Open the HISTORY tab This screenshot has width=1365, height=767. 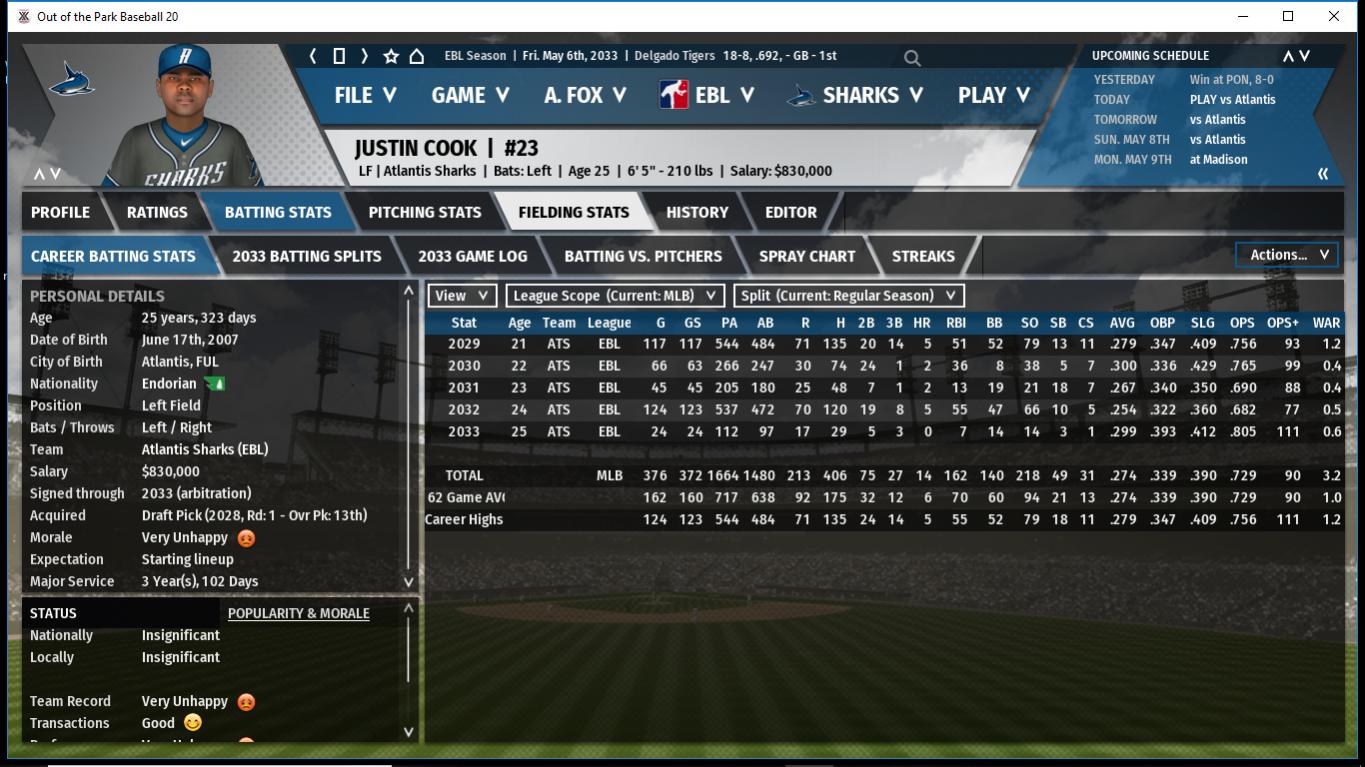[697, 212]
